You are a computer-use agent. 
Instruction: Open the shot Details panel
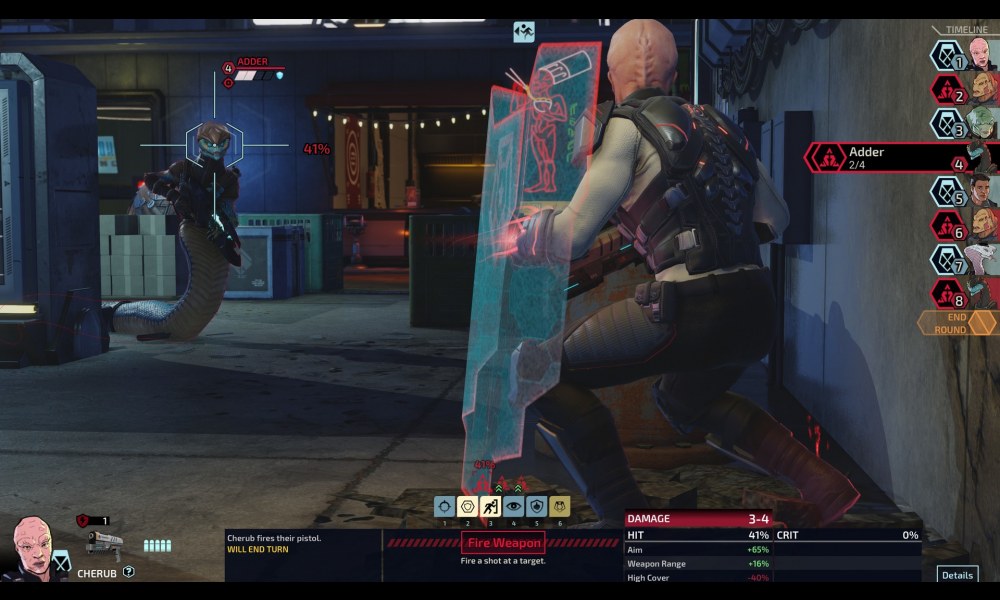(957, 575)
